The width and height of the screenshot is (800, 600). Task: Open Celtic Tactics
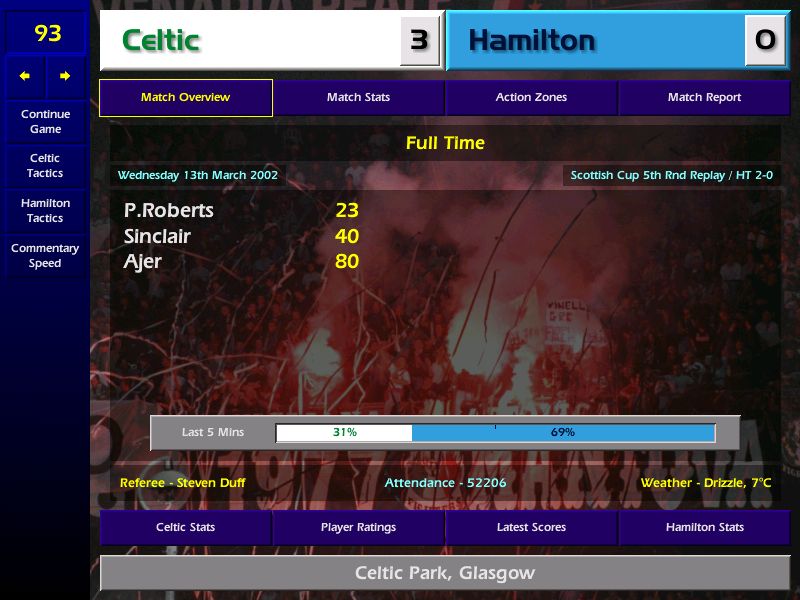(45, 165)
